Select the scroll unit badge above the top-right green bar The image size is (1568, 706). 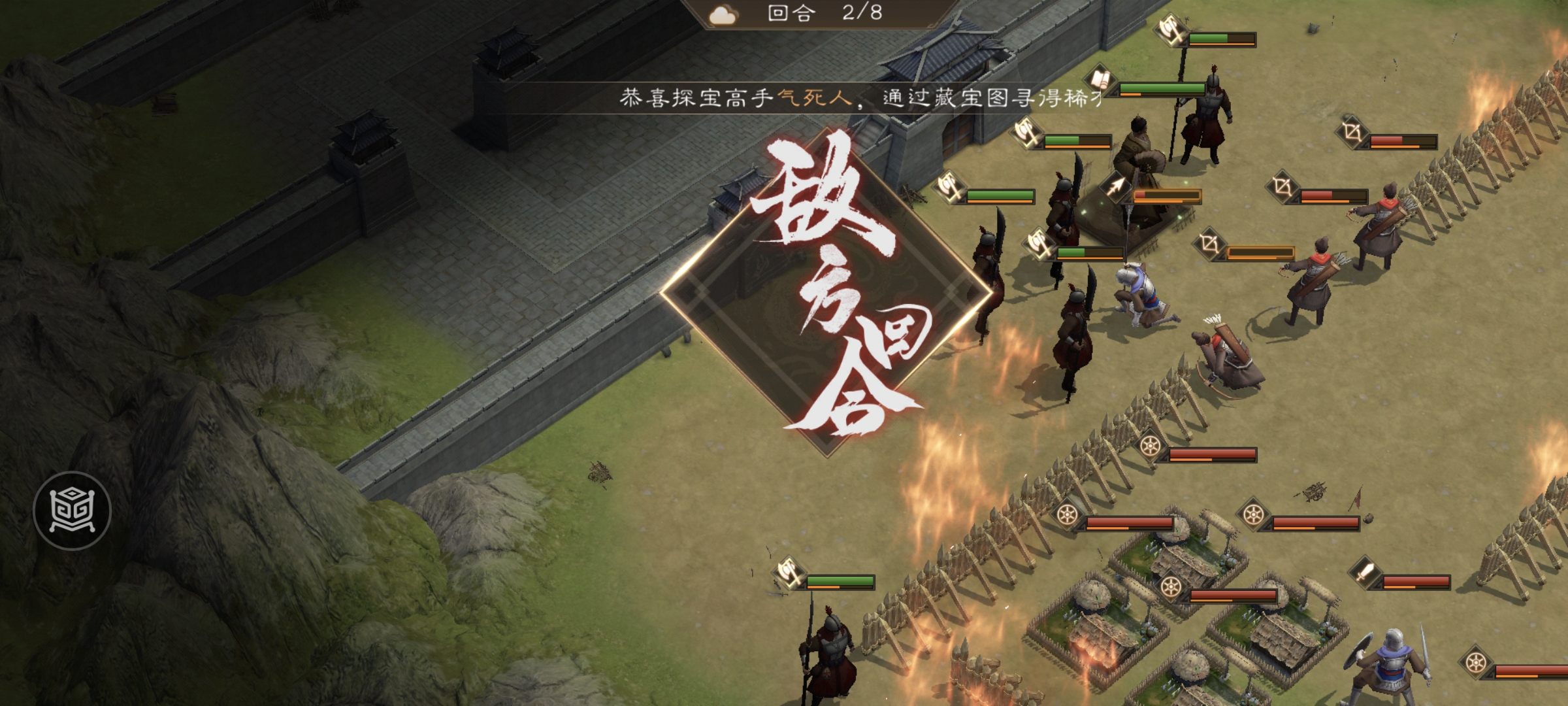pyautogui.click(x=1102, y=80)
